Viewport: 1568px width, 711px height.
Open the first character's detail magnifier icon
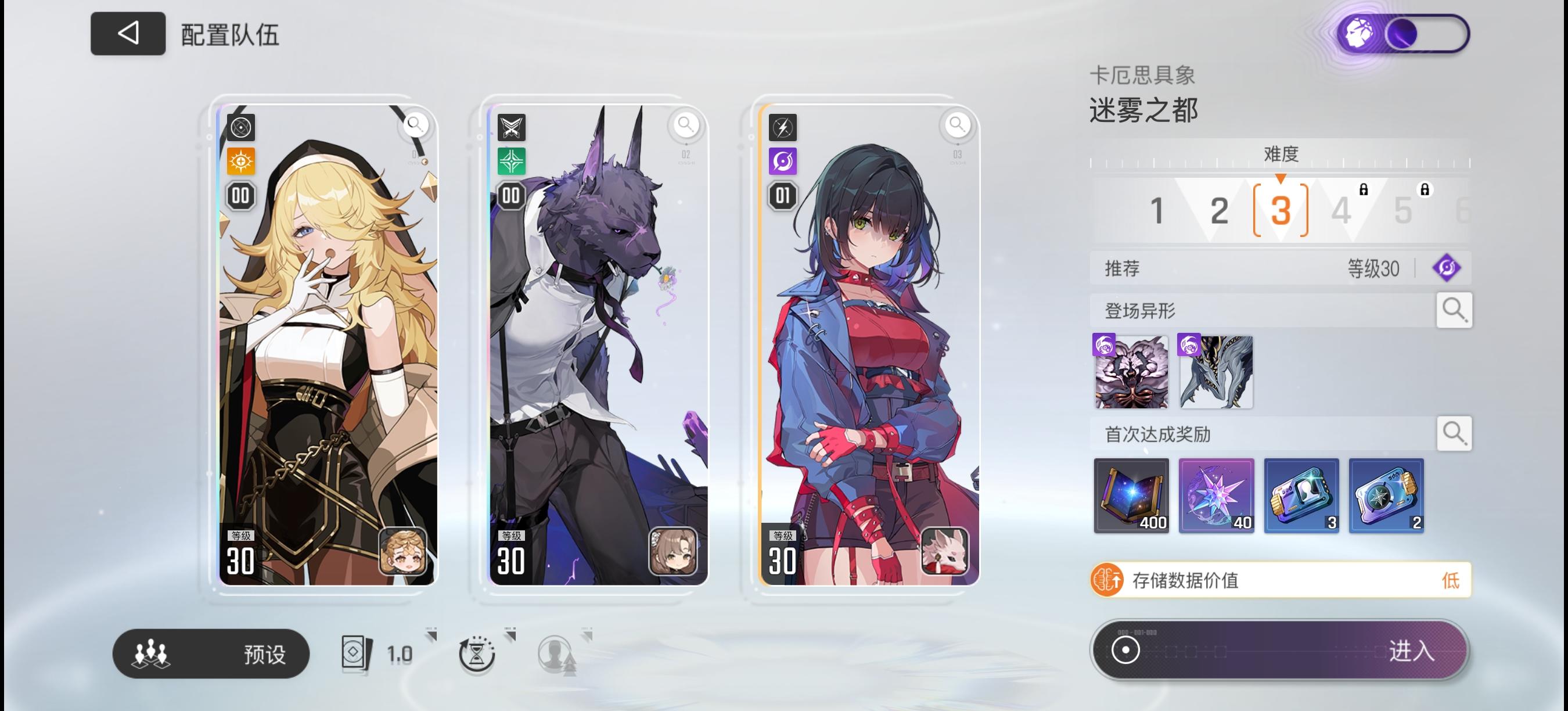tap(416, 125)
